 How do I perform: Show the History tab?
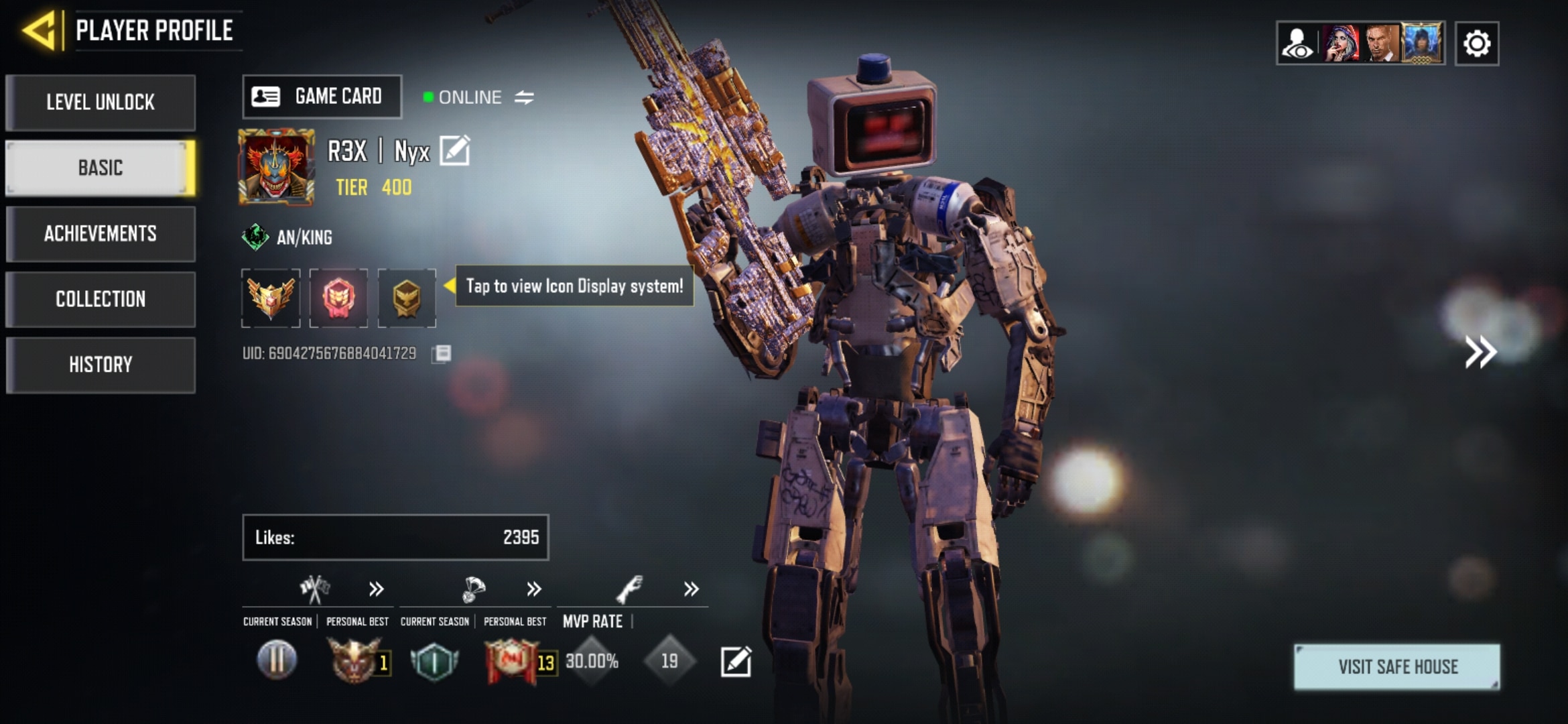(x=101, y=365)
